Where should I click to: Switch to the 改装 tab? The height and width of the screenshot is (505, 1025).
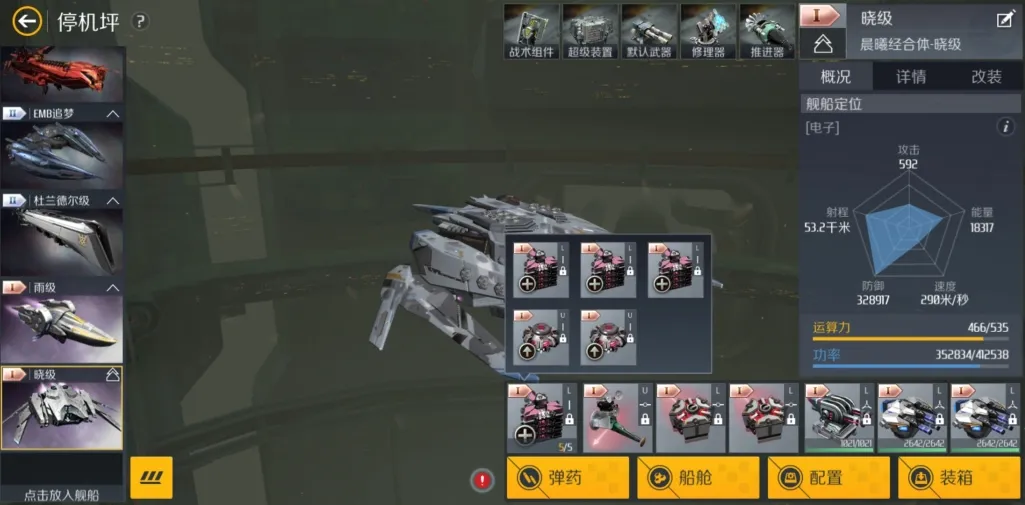pyautogui.click(x=986, y=77)
